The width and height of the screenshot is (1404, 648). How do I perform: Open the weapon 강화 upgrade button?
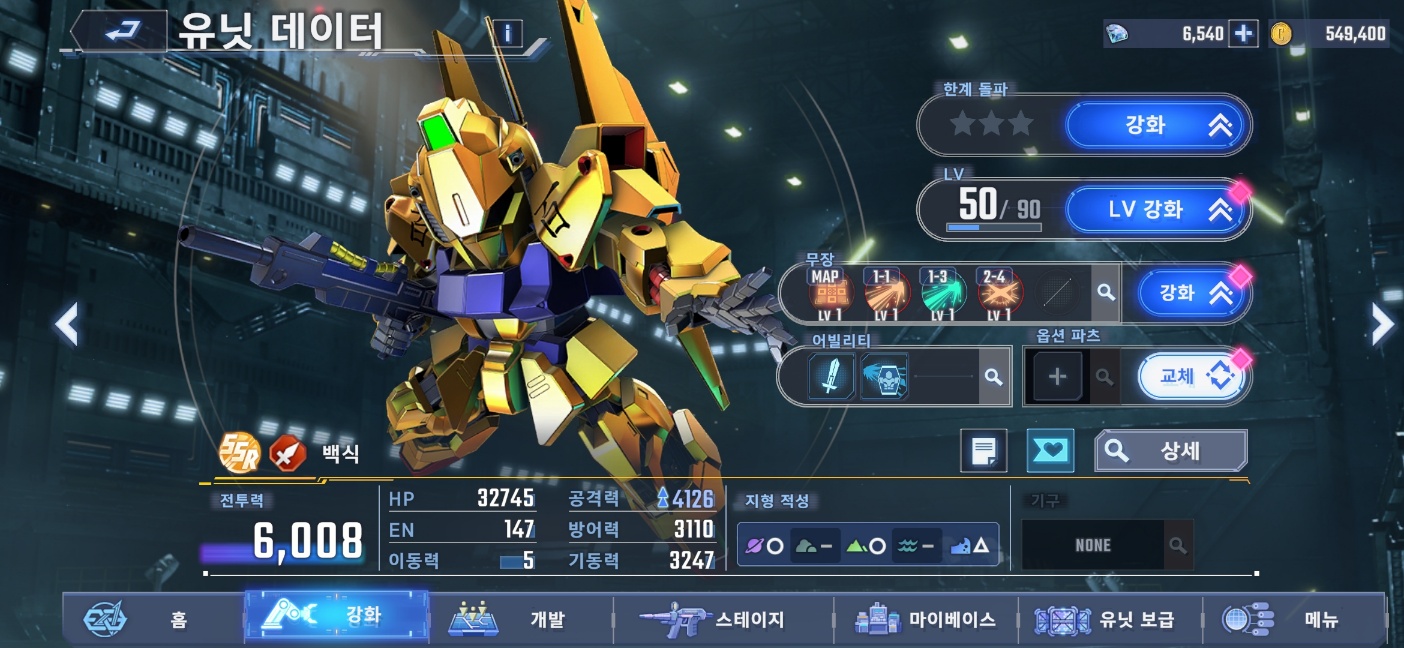[1192, 293]
